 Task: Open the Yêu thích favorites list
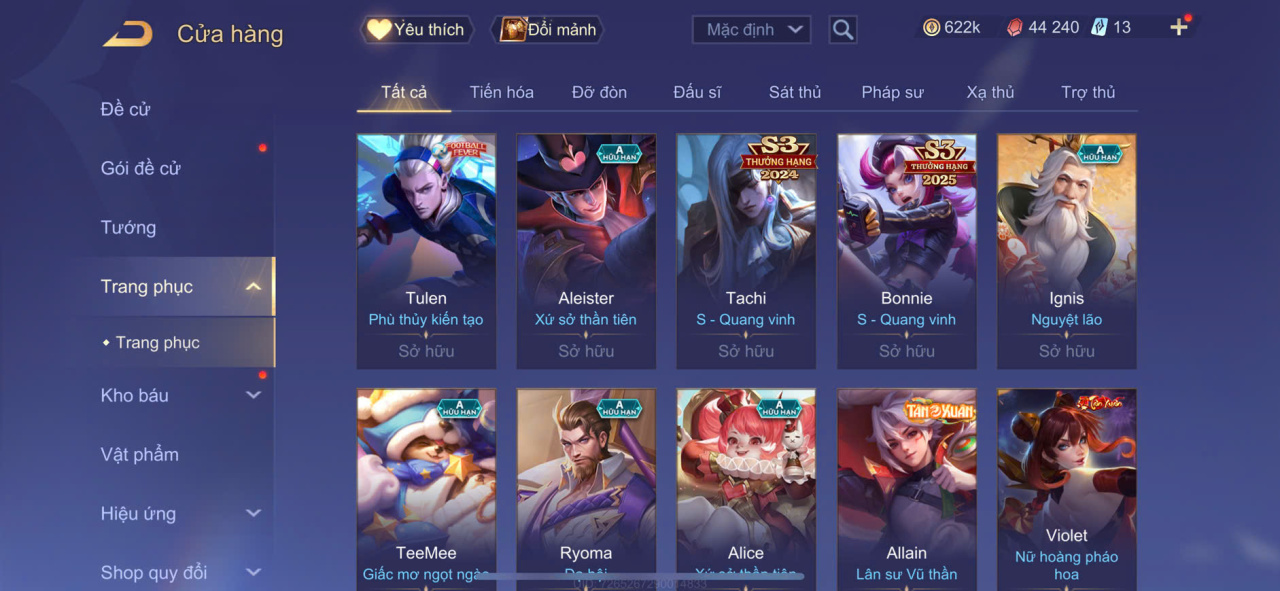[416, 30]
